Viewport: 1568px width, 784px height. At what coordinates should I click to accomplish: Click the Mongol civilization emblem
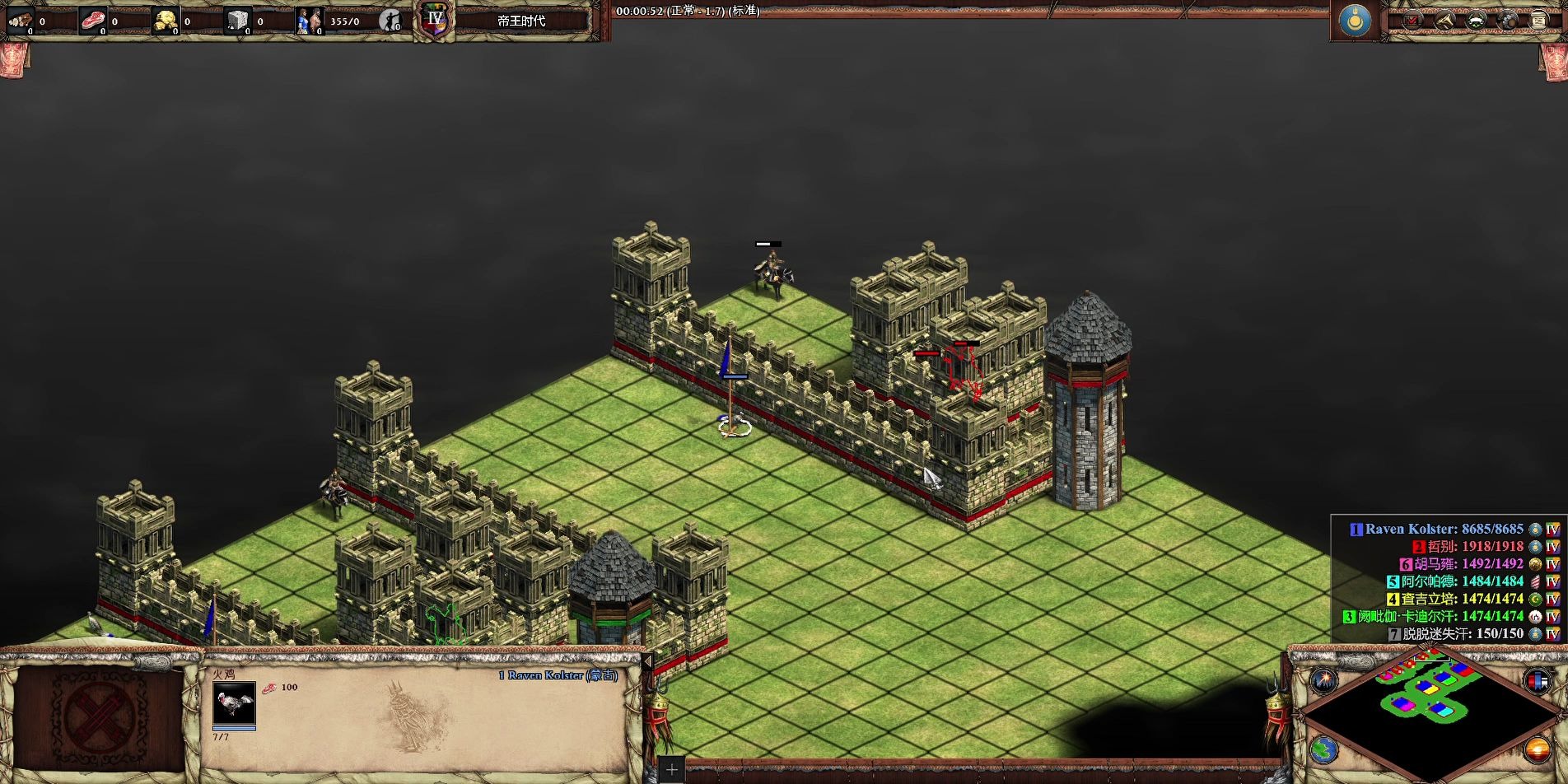pyautogui.click(x=1355, y=21)
